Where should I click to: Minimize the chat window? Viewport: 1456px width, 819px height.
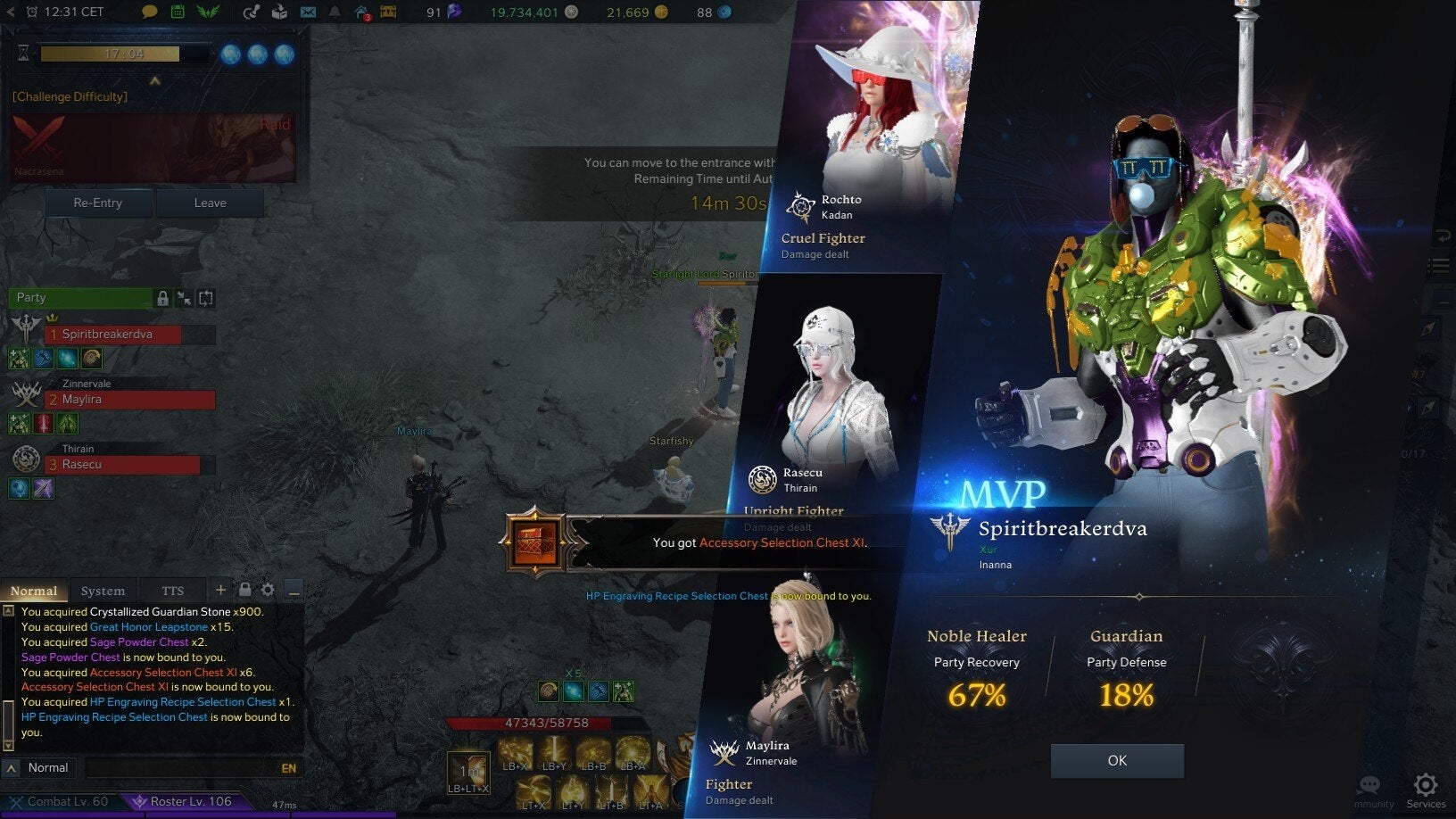pos(294,591)
